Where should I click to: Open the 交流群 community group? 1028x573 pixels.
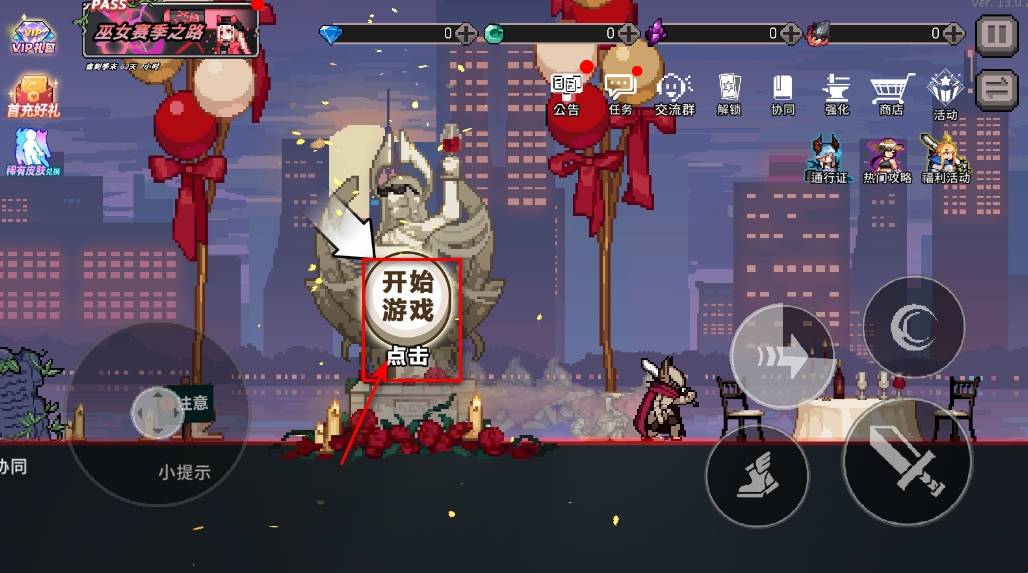coord(675,93)
